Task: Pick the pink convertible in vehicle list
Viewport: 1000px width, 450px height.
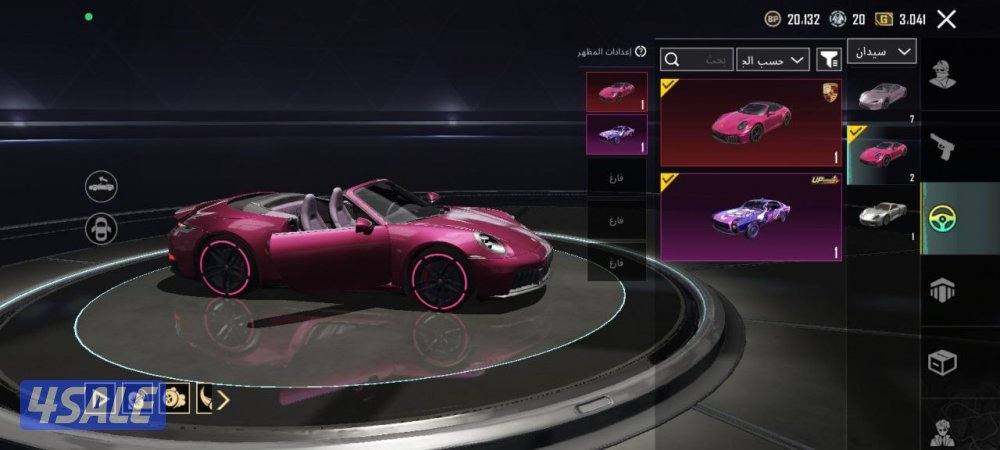Action: click(882, 155)
